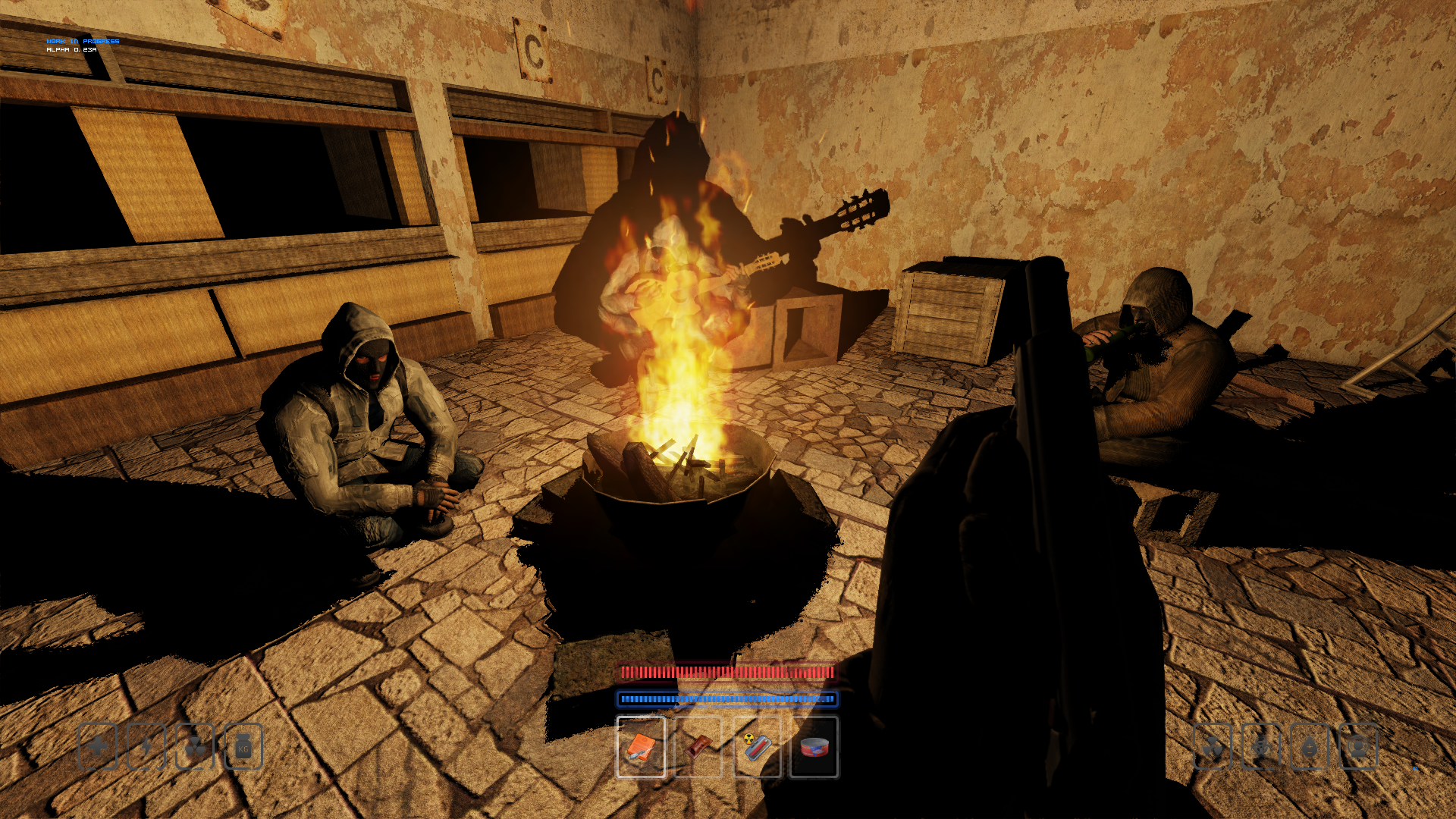Click the person silhouette psi icon

[x=1358, y=747]
